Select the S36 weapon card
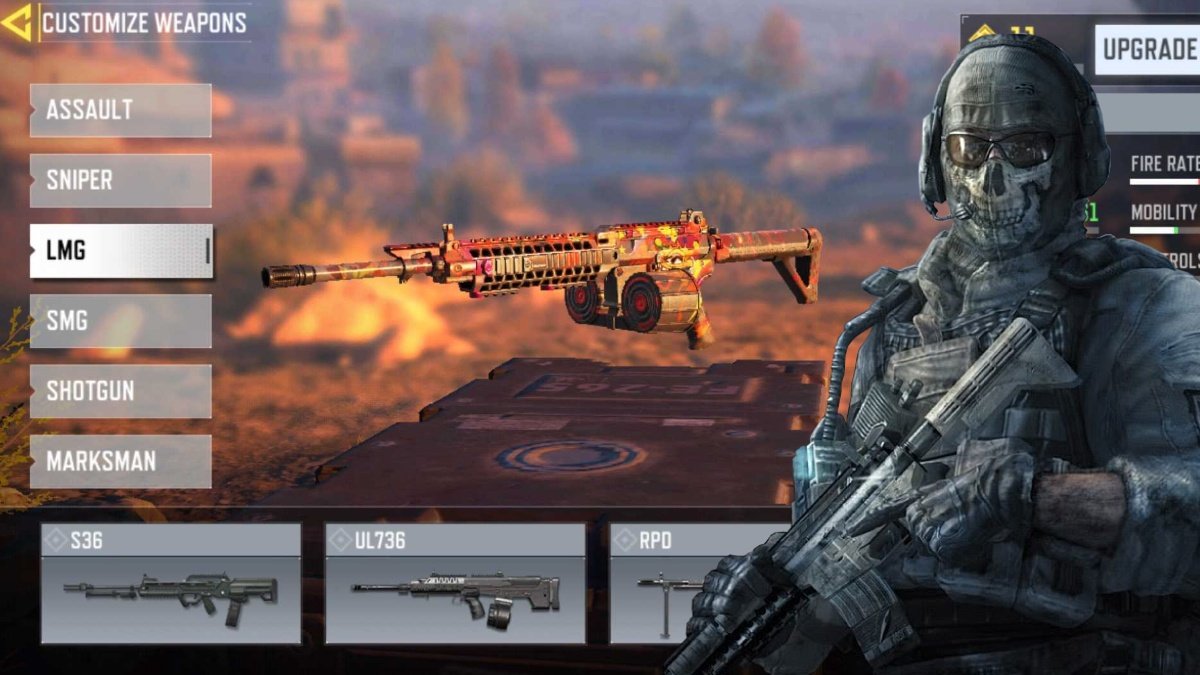The height and width of the screenshot is (675, 1200). coord(170,584)
